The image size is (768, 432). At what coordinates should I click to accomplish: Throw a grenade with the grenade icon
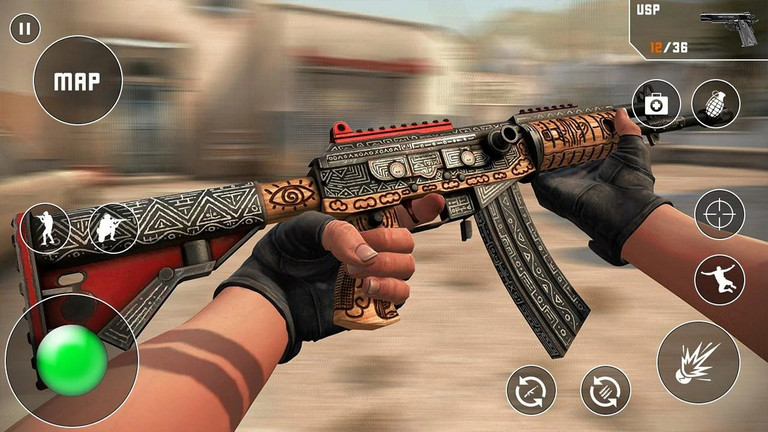[x=716, y=104]
